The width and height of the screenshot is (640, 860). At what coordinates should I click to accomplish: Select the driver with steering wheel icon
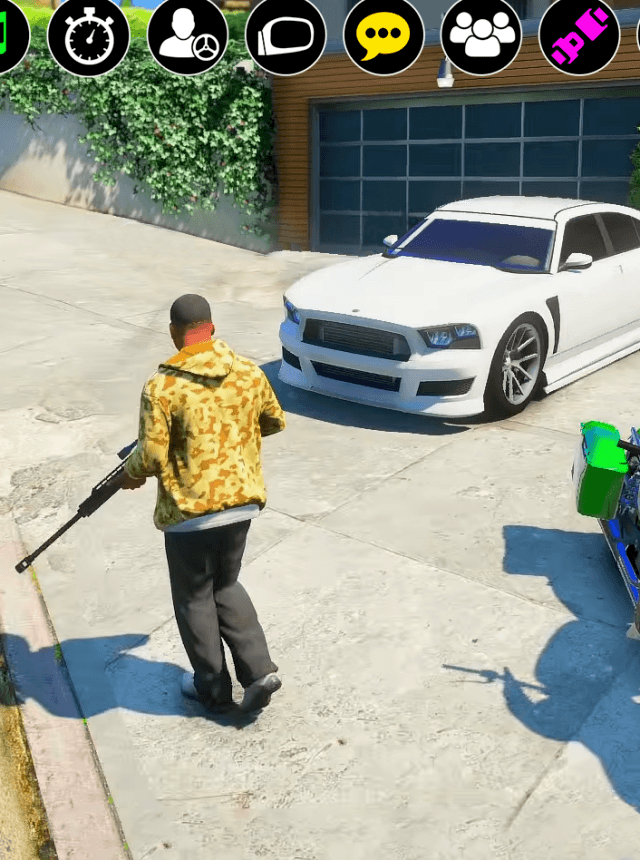tap(187, 37)
